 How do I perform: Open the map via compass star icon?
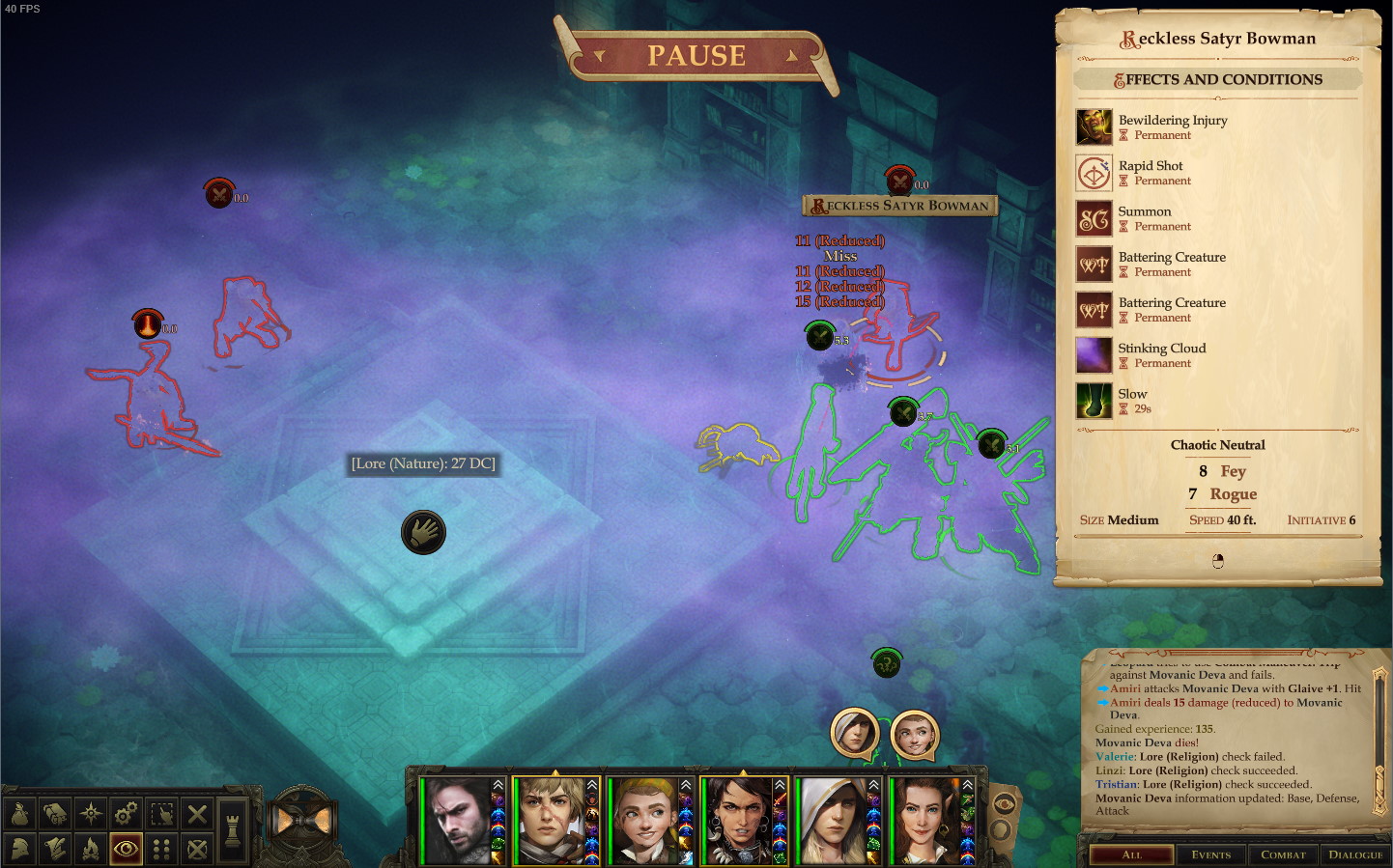[x=91, y=814]
